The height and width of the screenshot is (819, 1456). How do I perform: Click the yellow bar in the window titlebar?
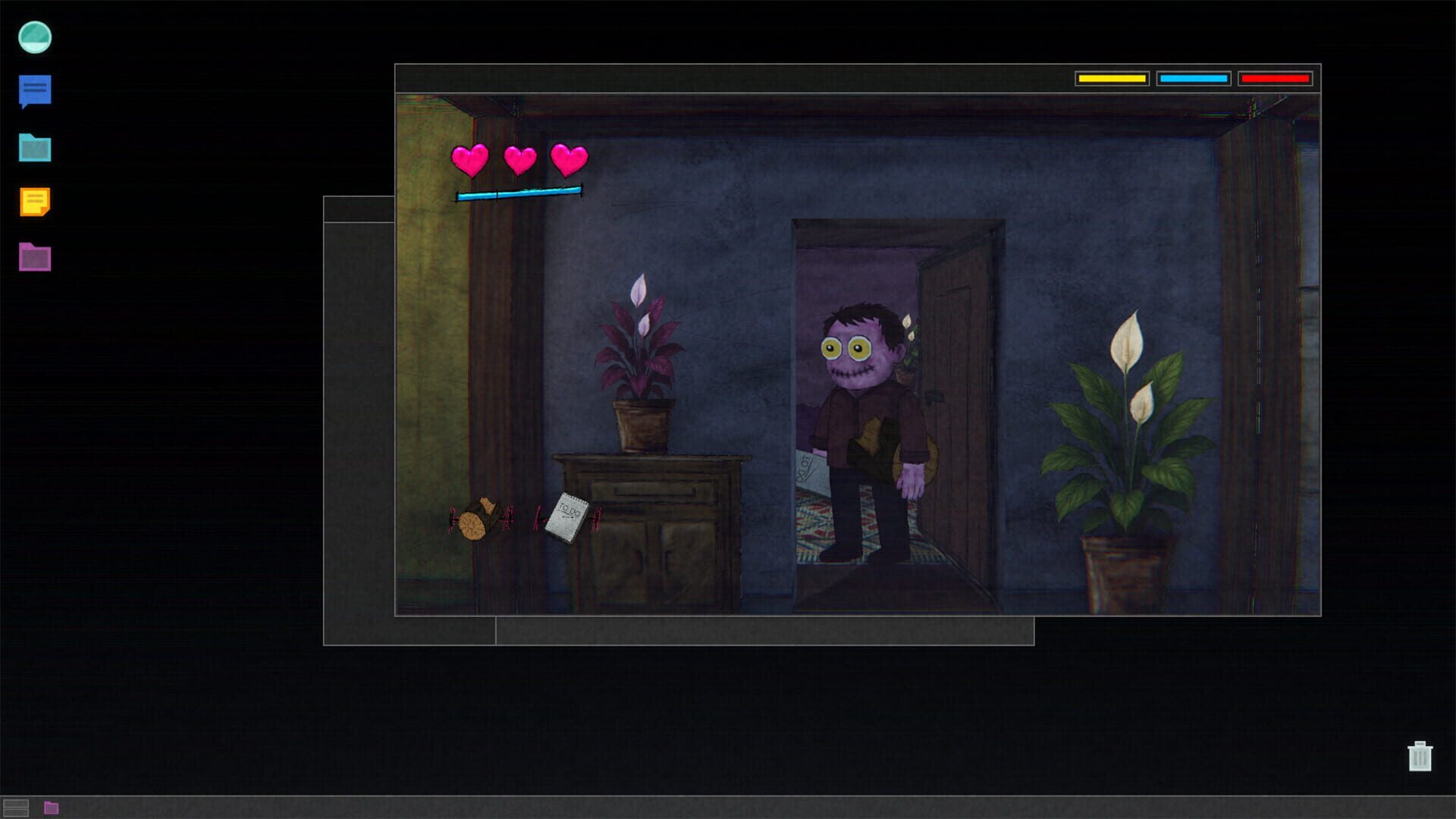1113,77
